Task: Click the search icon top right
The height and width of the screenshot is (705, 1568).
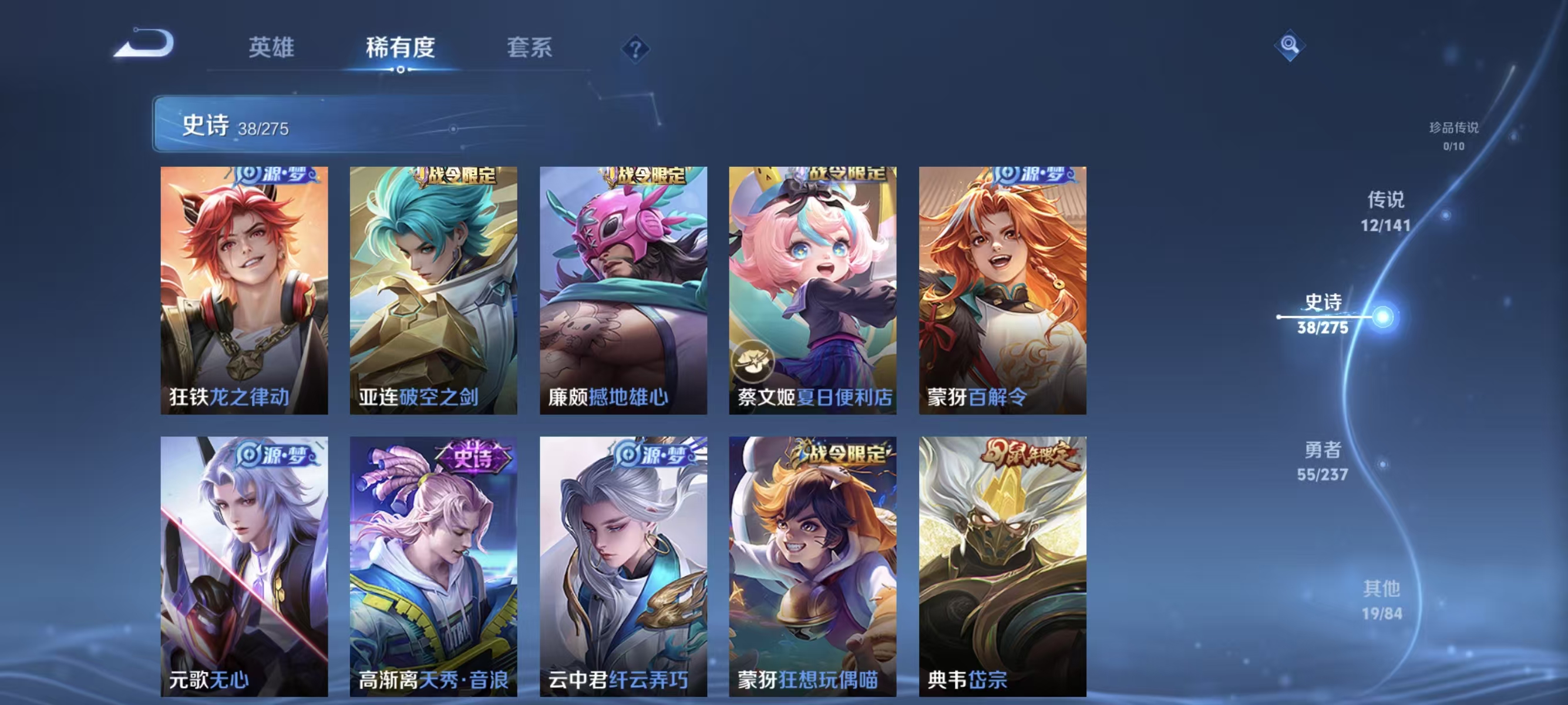Action: [x=1289, y=45]
